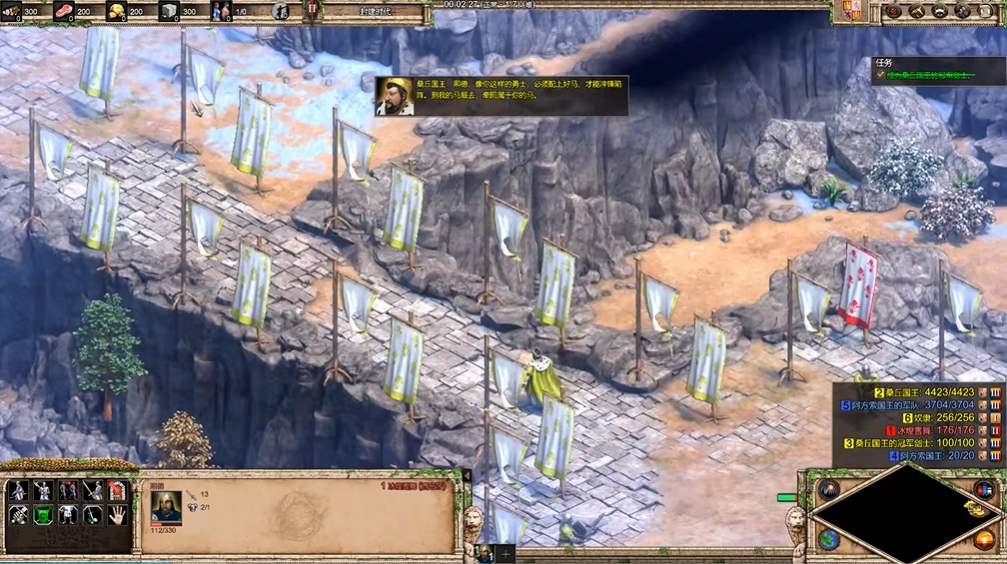Open the chat horn button

click(x=916, y=11)
